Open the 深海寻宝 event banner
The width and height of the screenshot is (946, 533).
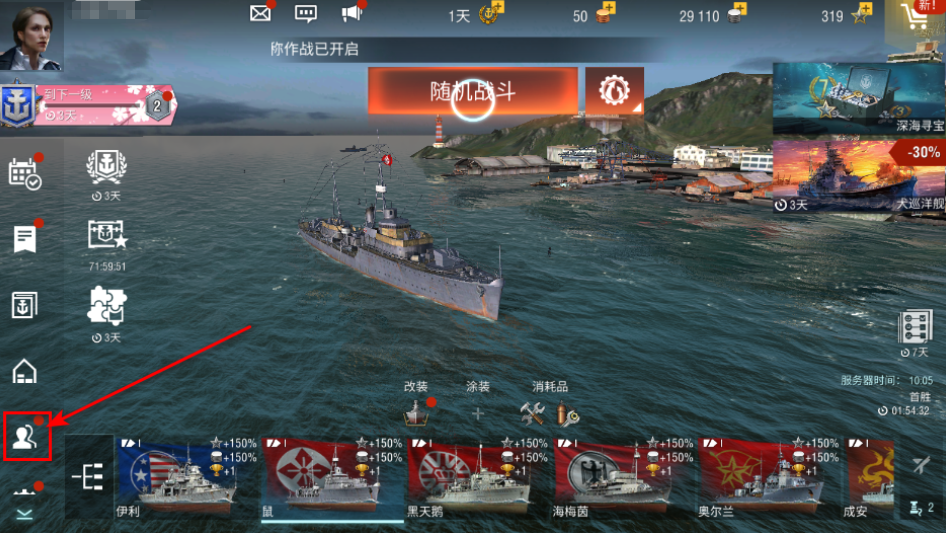click(858, 98)
